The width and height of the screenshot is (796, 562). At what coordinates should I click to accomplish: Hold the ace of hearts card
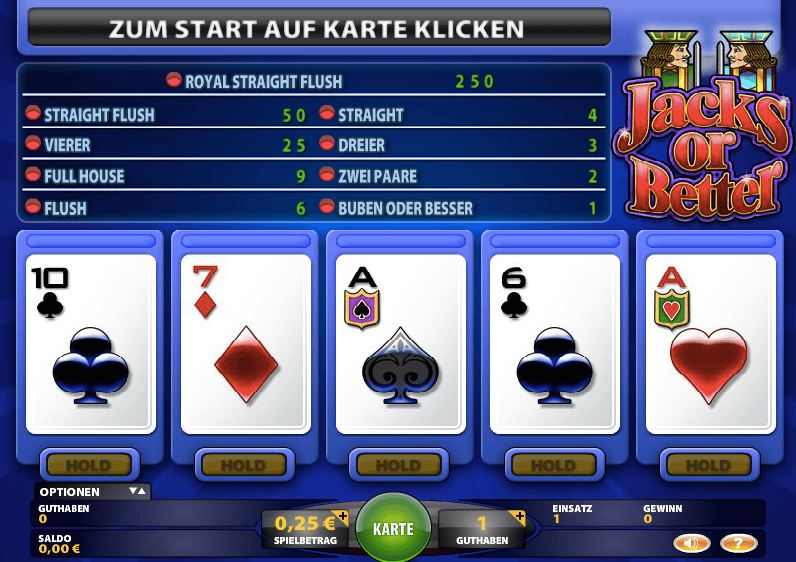(x=708, y=465)
